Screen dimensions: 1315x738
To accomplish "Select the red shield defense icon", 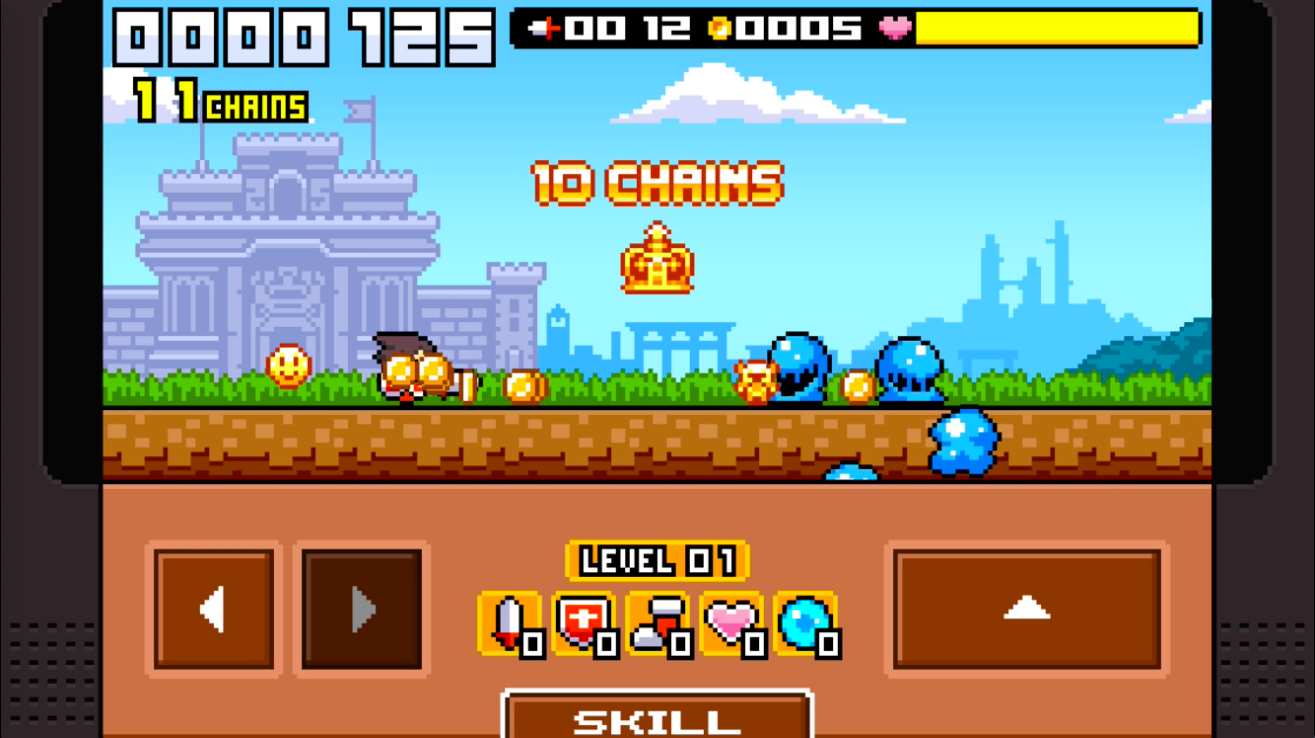I will [x=584, y=624].
